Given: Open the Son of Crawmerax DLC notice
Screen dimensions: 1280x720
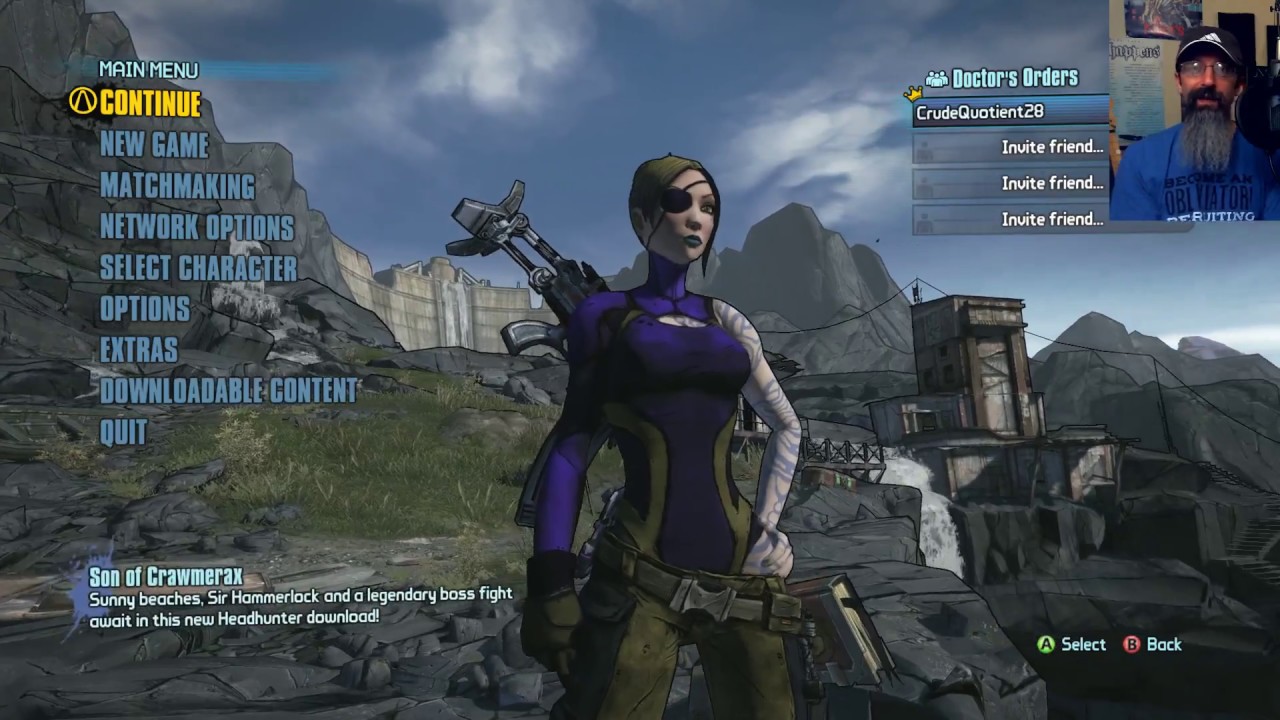Looking at the screenshot, I should [165, 577].
